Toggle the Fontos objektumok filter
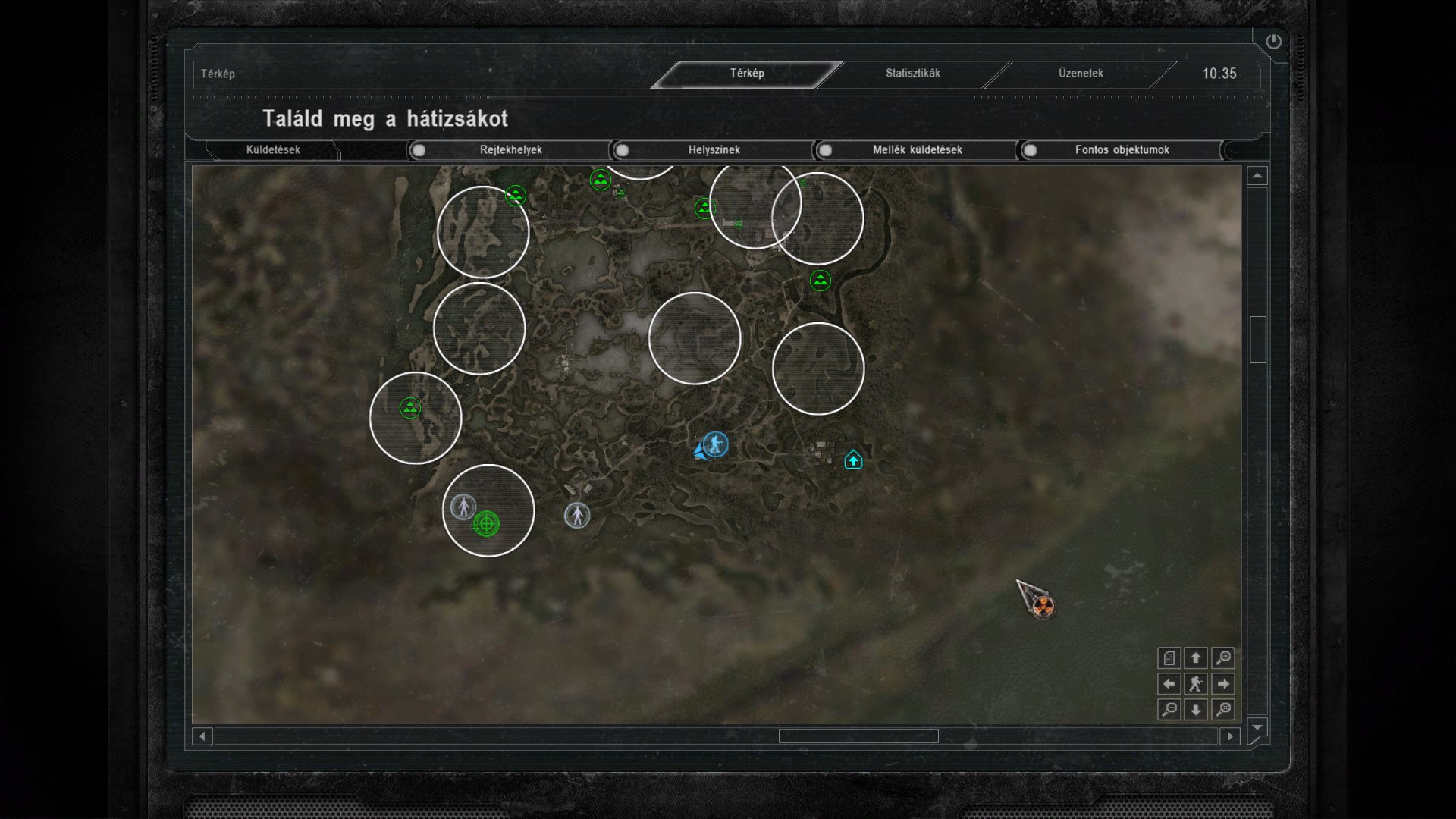The width and height of the screenshot is (1456, 819). tap(1030, 150)
